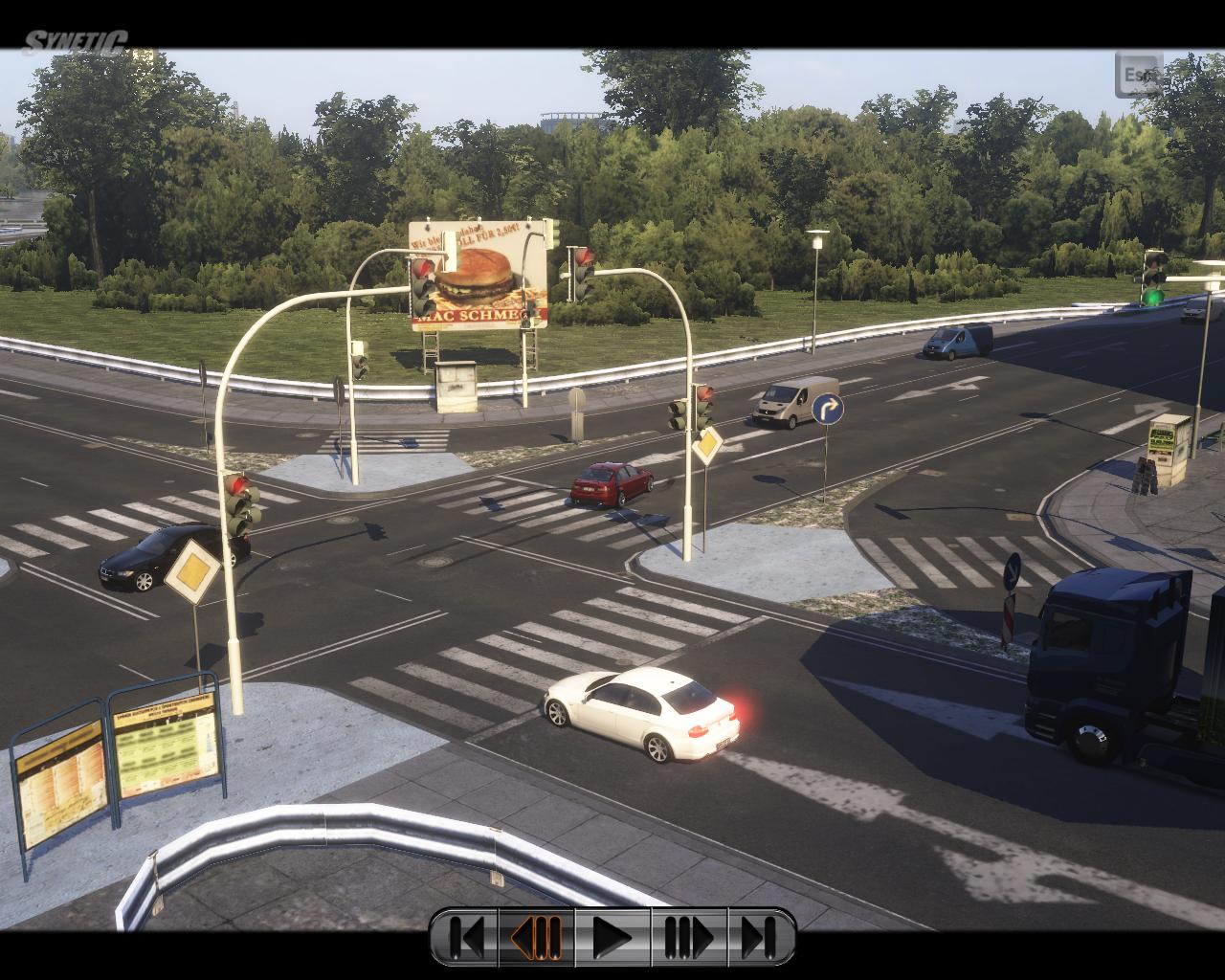This screenshot has width=1225, height=980.
Task: Jump to the replay start
Action: click(x=466, y=938)
